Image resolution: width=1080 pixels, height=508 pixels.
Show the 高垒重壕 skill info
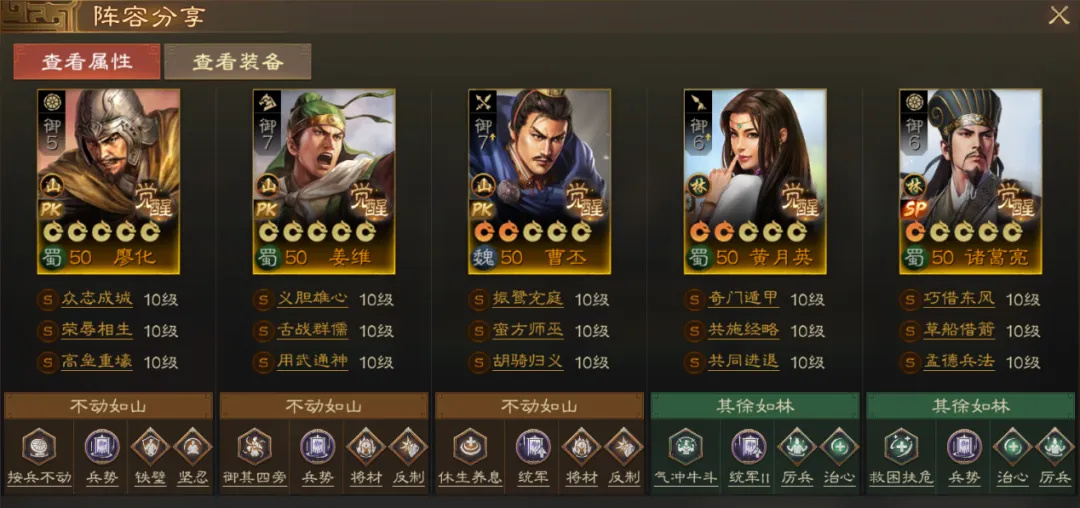96,361
